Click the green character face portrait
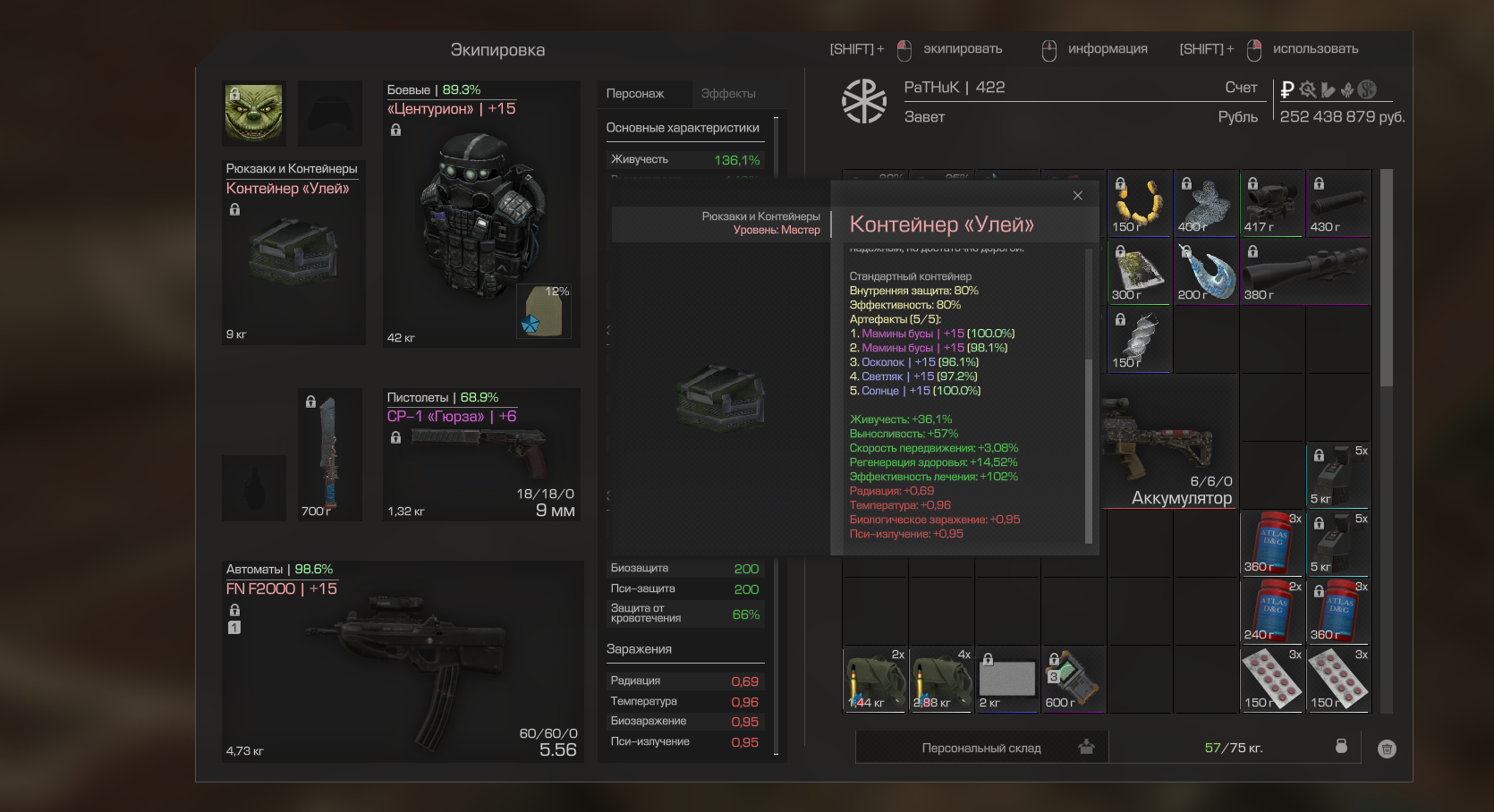 tap(254, 114)
